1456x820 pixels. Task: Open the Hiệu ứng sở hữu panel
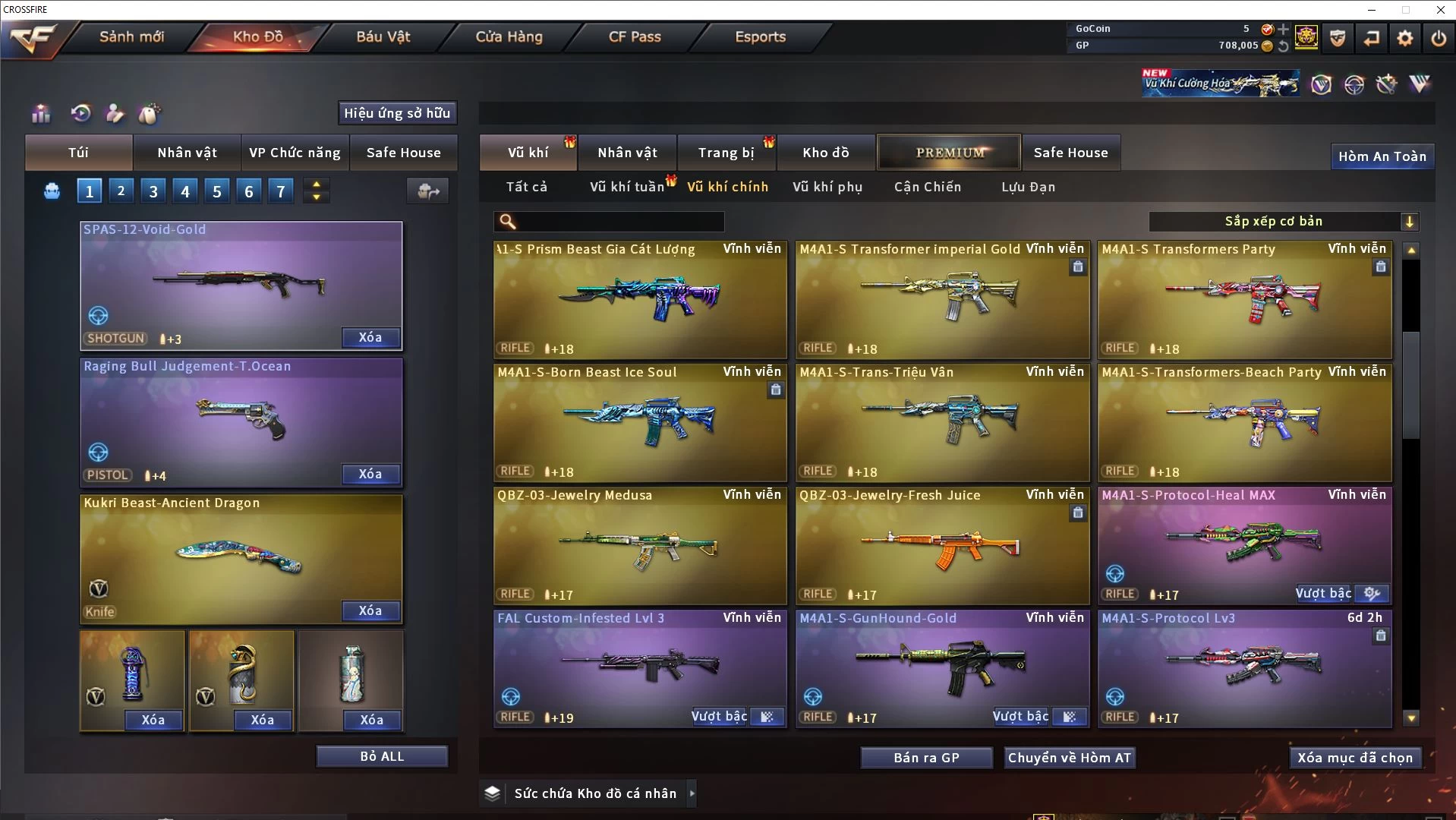pos(397,113)
